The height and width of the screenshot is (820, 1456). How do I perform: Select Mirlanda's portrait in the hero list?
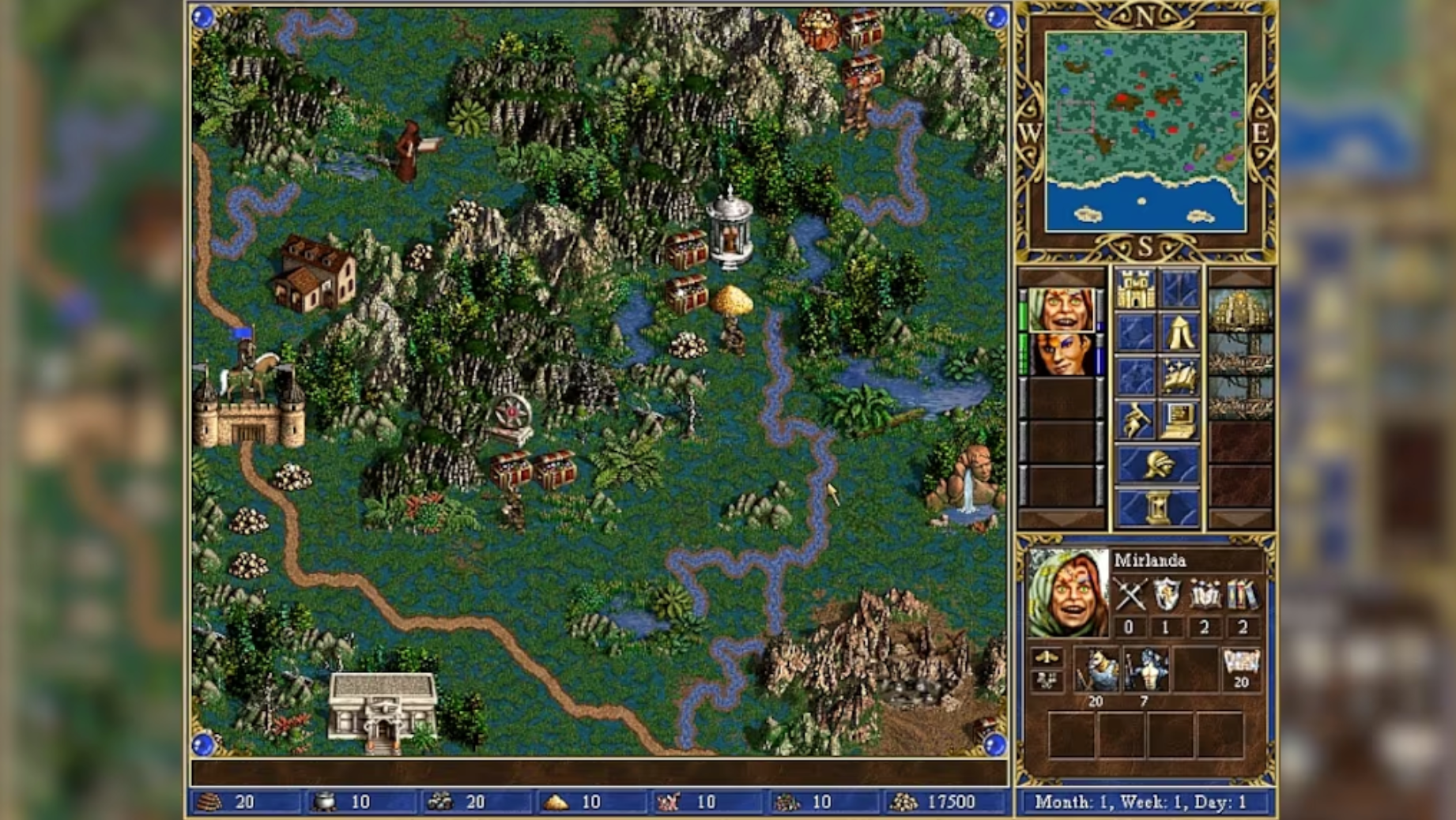1062,310
